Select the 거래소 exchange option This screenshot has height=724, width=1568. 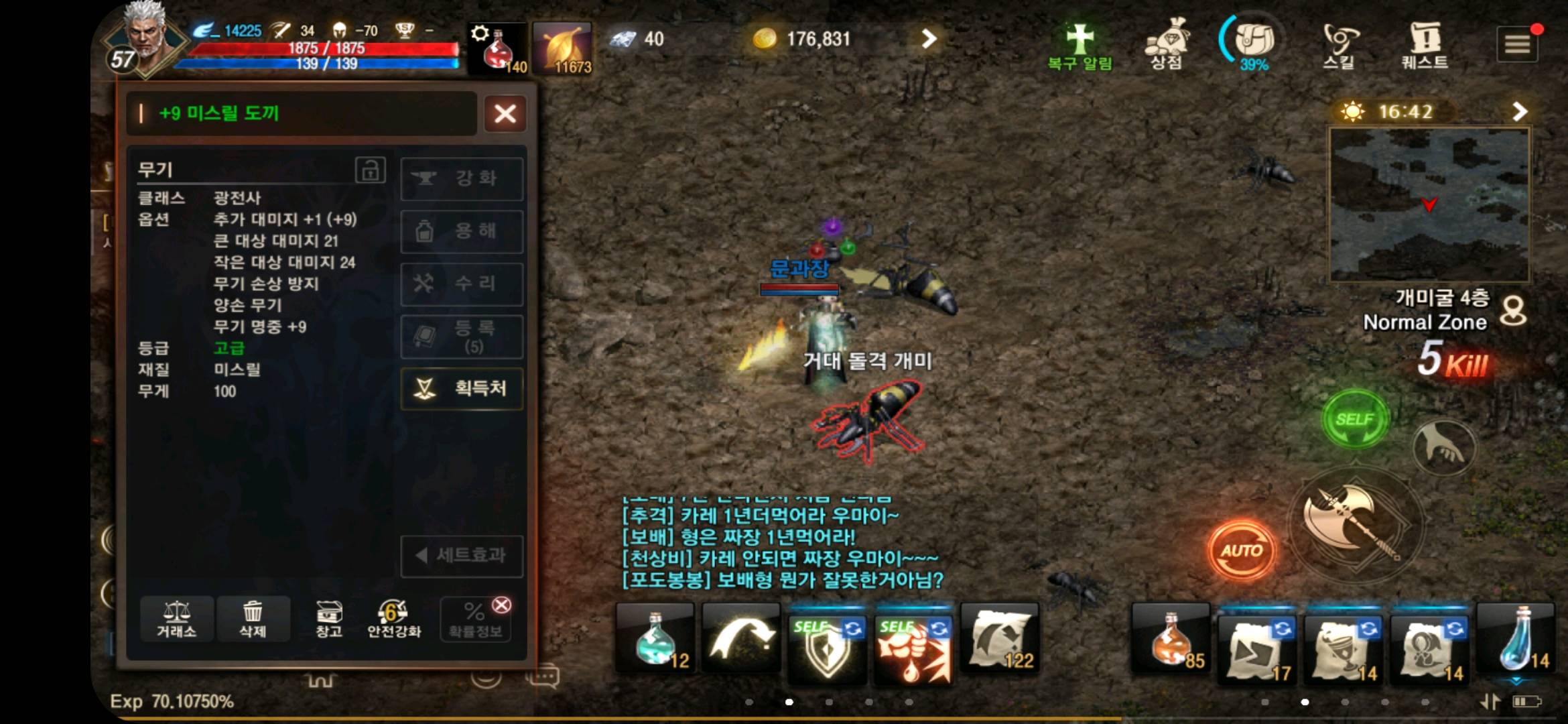(176, 619)
